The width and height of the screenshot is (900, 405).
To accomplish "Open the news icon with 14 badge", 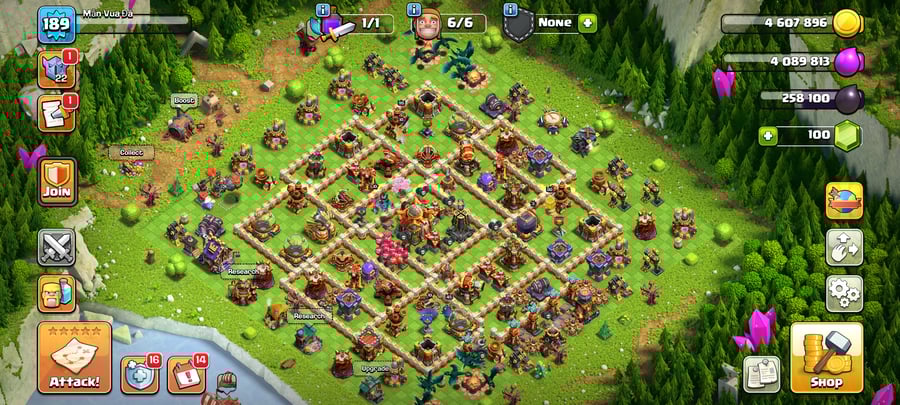I will tap(186, 374).
